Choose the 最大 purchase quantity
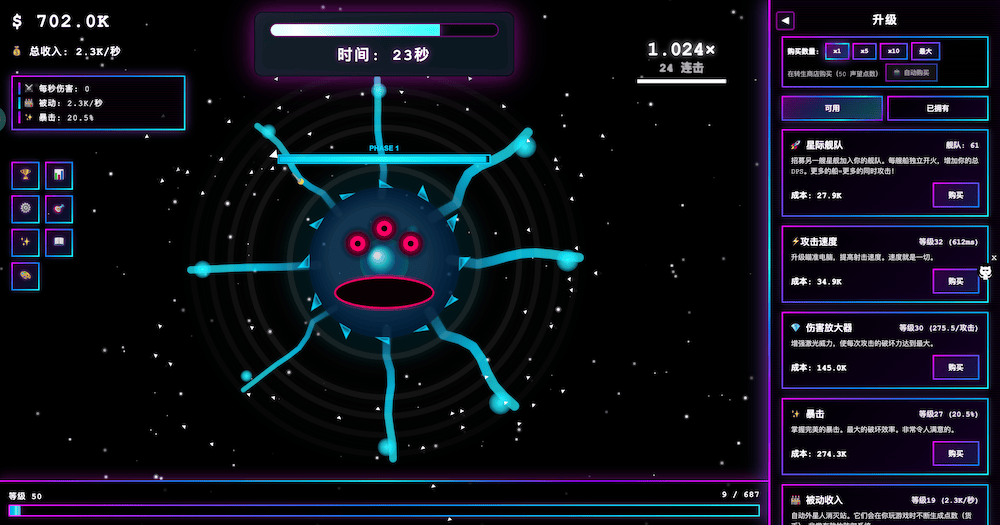 point(925,51)
